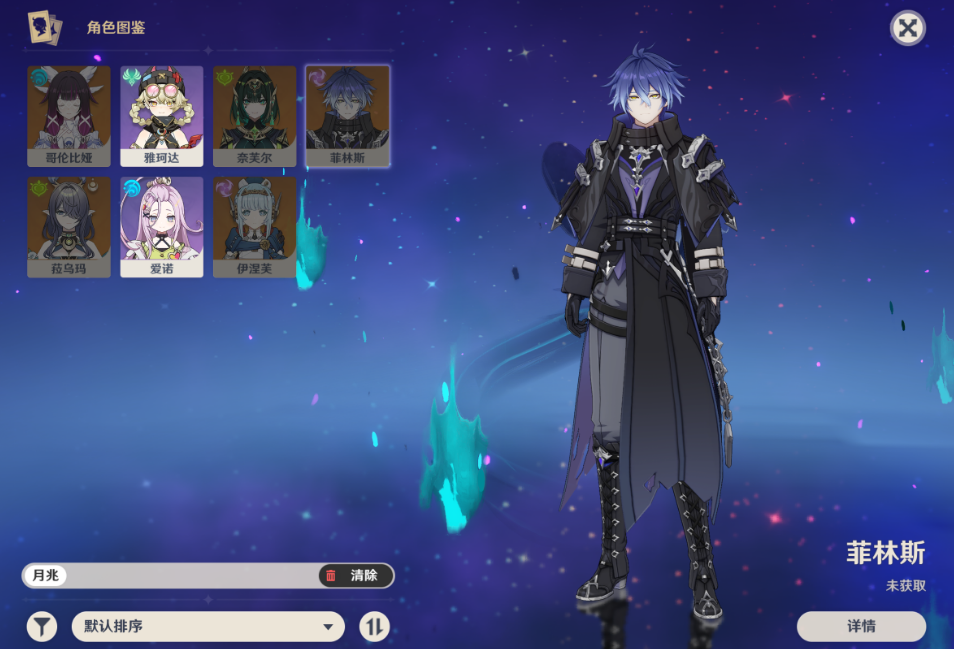Toggle the sort order arrows button
This screenshot has height=649, width=954.
374,627
